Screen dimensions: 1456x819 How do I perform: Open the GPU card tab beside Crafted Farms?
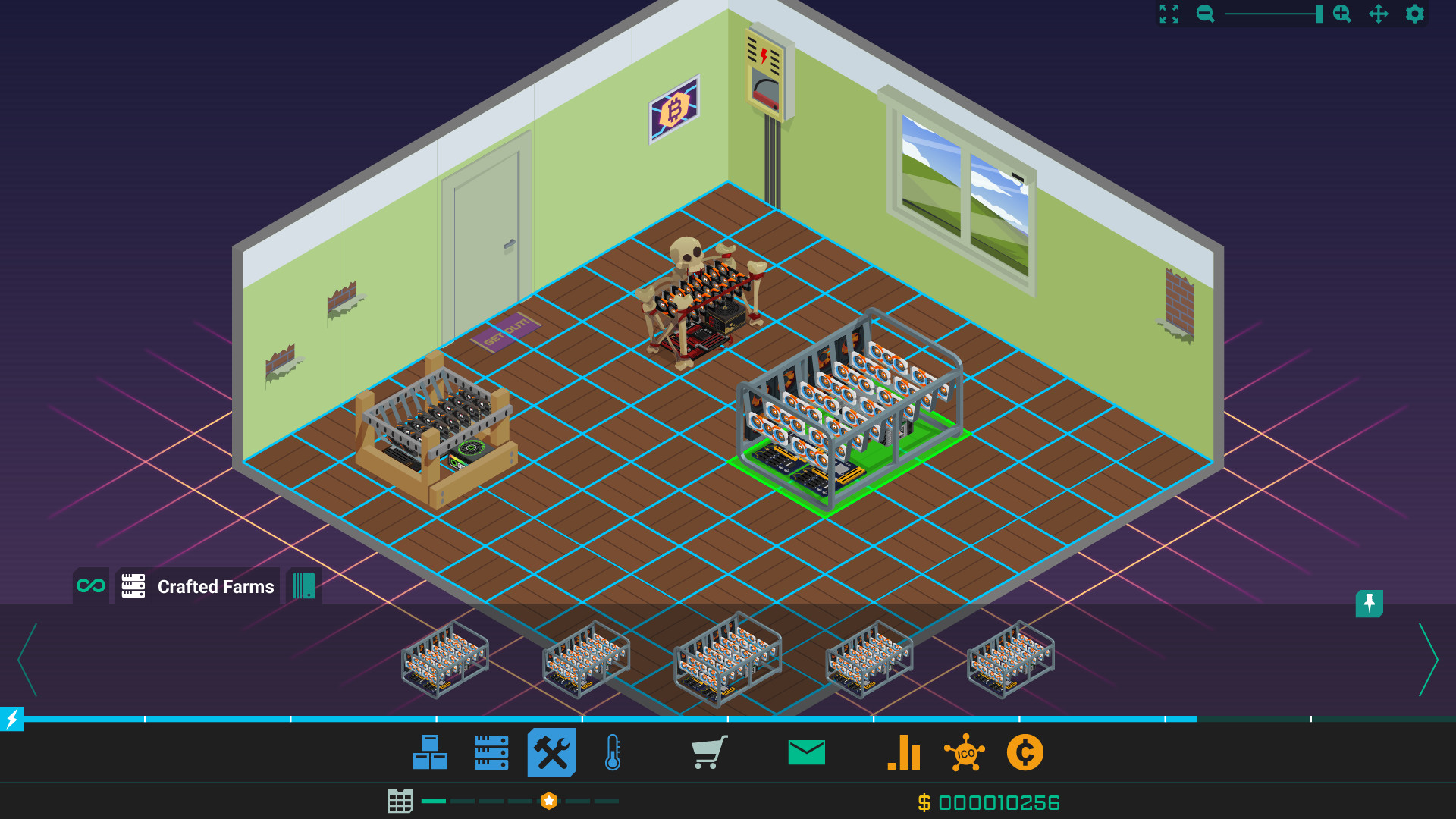click(x=304, y=585)
